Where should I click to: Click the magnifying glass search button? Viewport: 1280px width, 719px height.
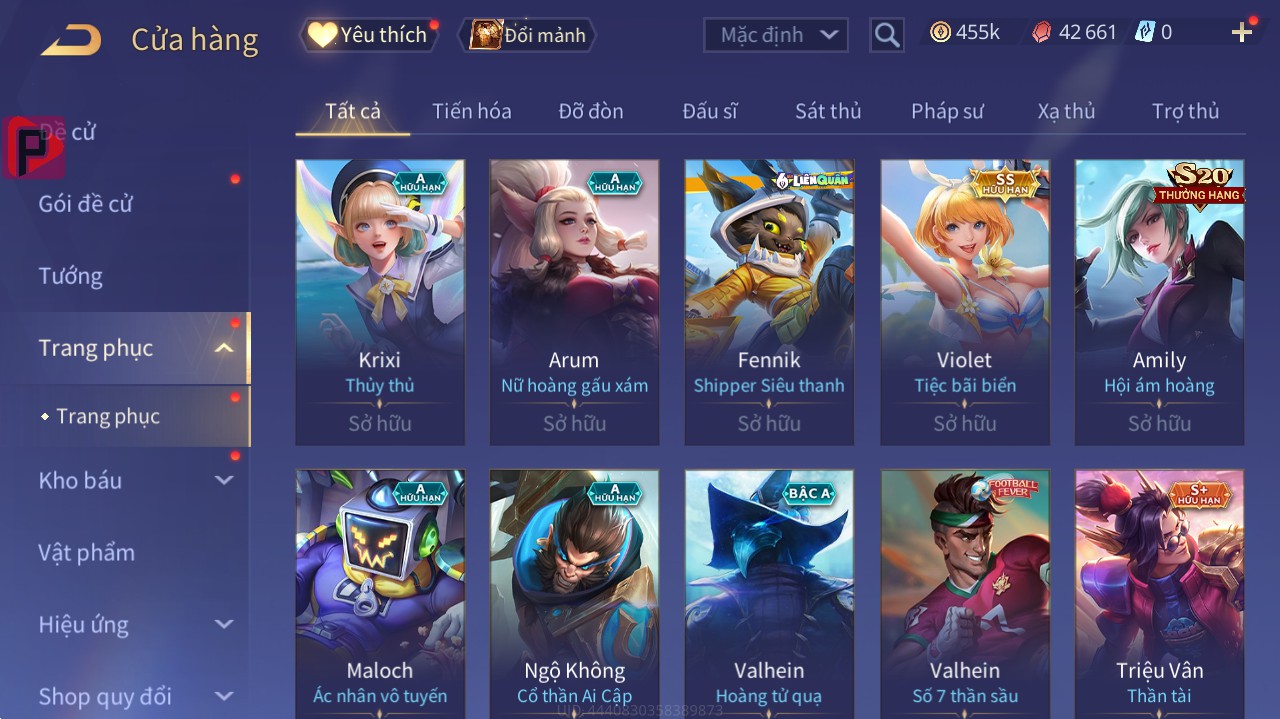tap(886, 36)
